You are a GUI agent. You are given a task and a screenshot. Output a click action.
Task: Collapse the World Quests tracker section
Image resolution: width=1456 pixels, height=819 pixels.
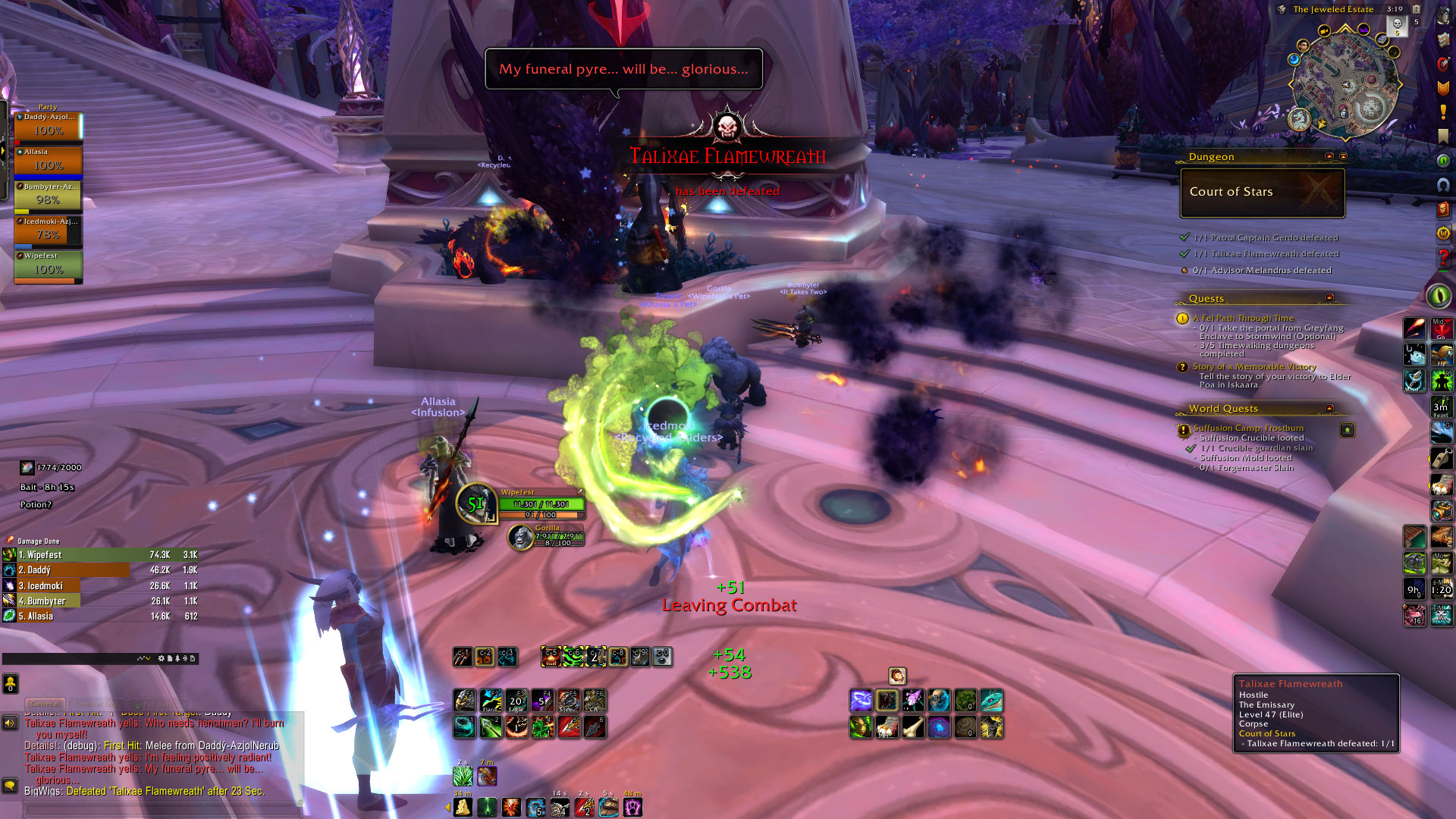tap(1329, 408)
